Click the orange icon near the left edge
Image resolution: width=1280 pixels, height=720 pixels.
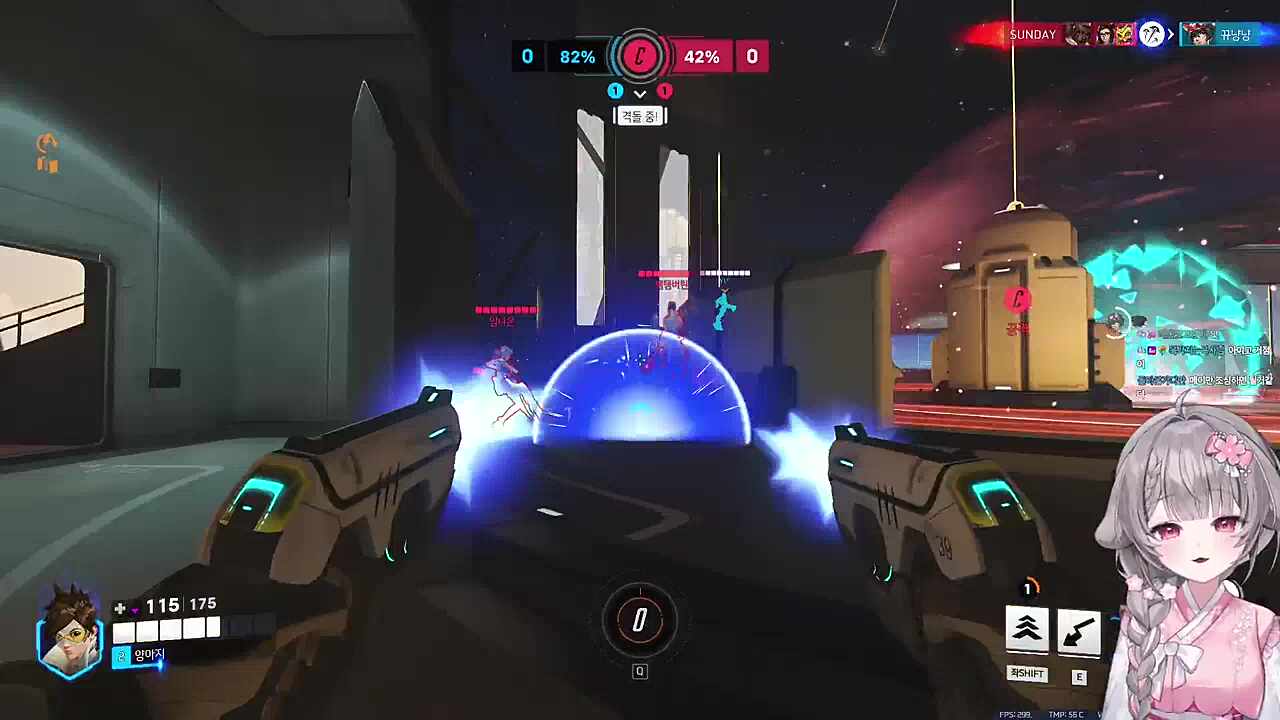[x=47, y=154]
